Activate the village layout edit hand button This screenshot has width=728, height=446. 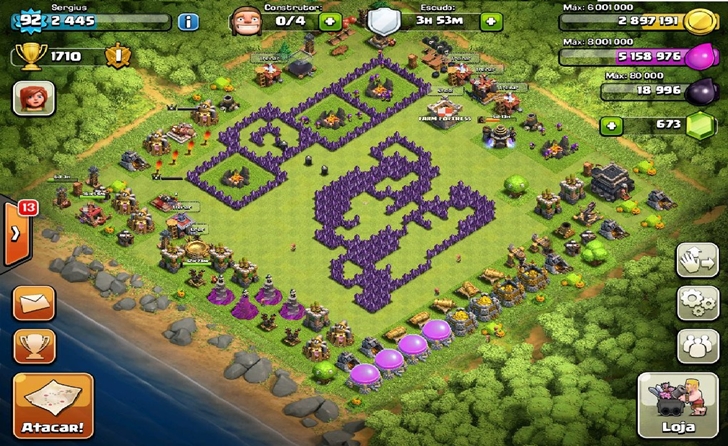698,260
